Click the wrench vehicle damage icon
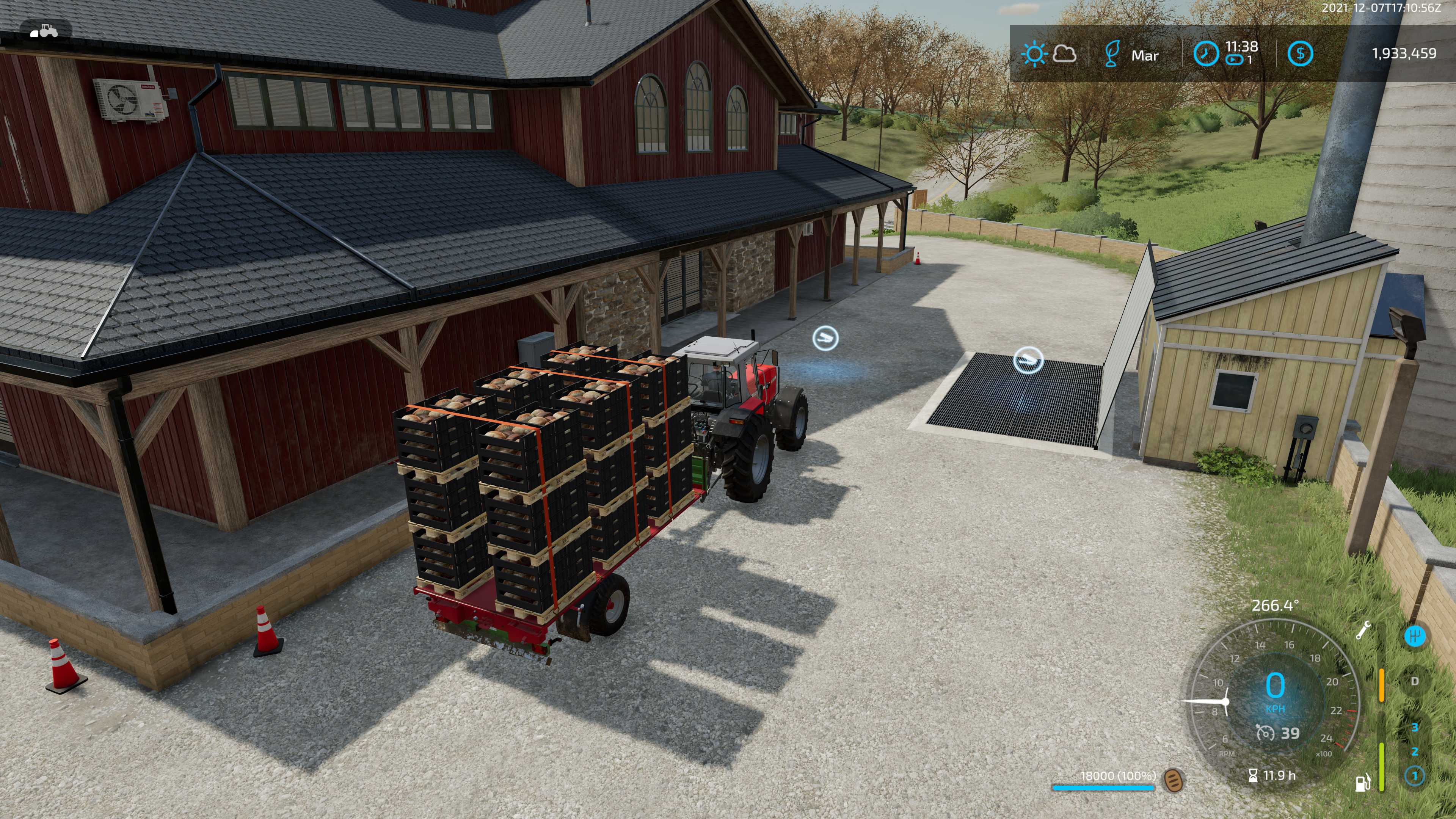 click(x=1363, y=630)
